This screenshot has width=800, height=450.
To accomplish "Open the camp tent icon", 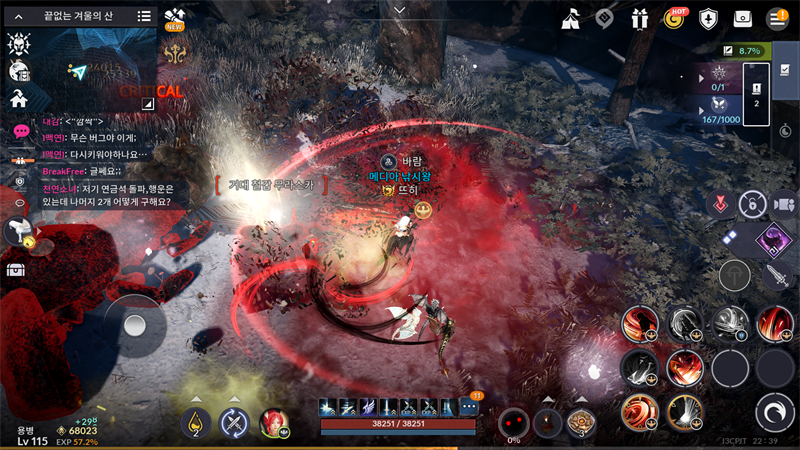I will point(572,18).
